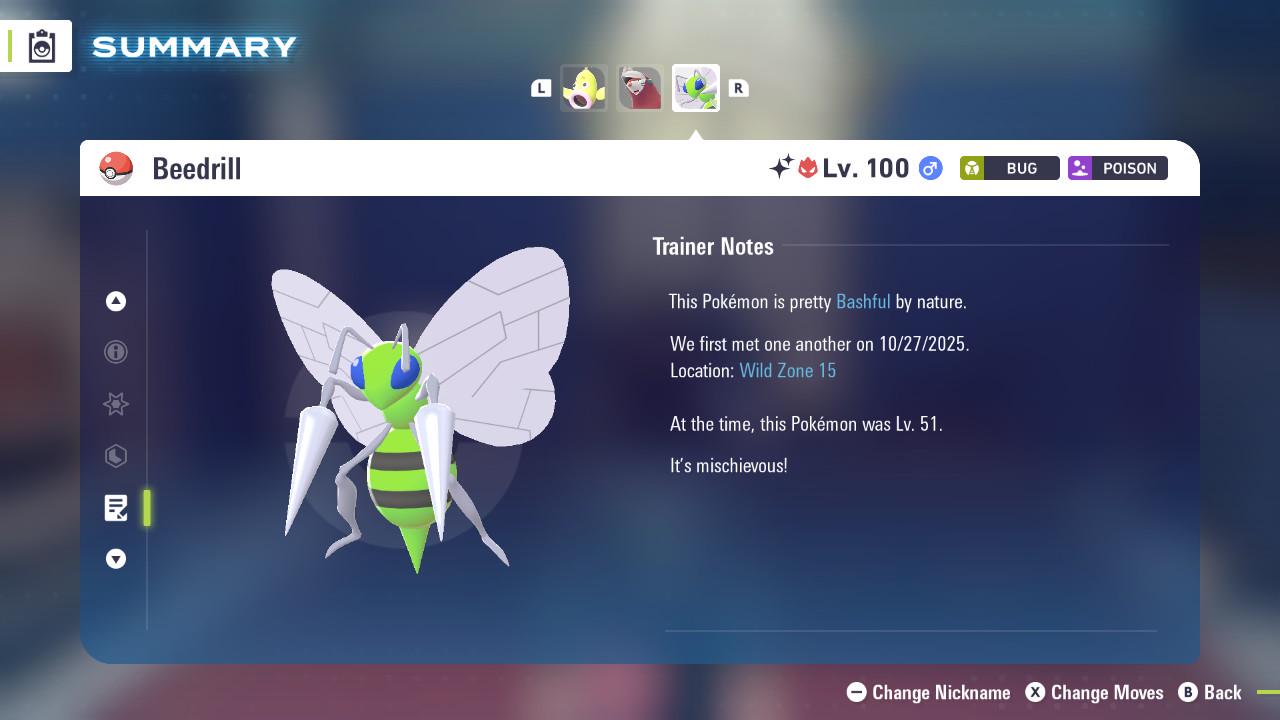Screen dimensions: 1280x720
Task: Click the green page position indicator bar
Action: (x=146, y=508)
